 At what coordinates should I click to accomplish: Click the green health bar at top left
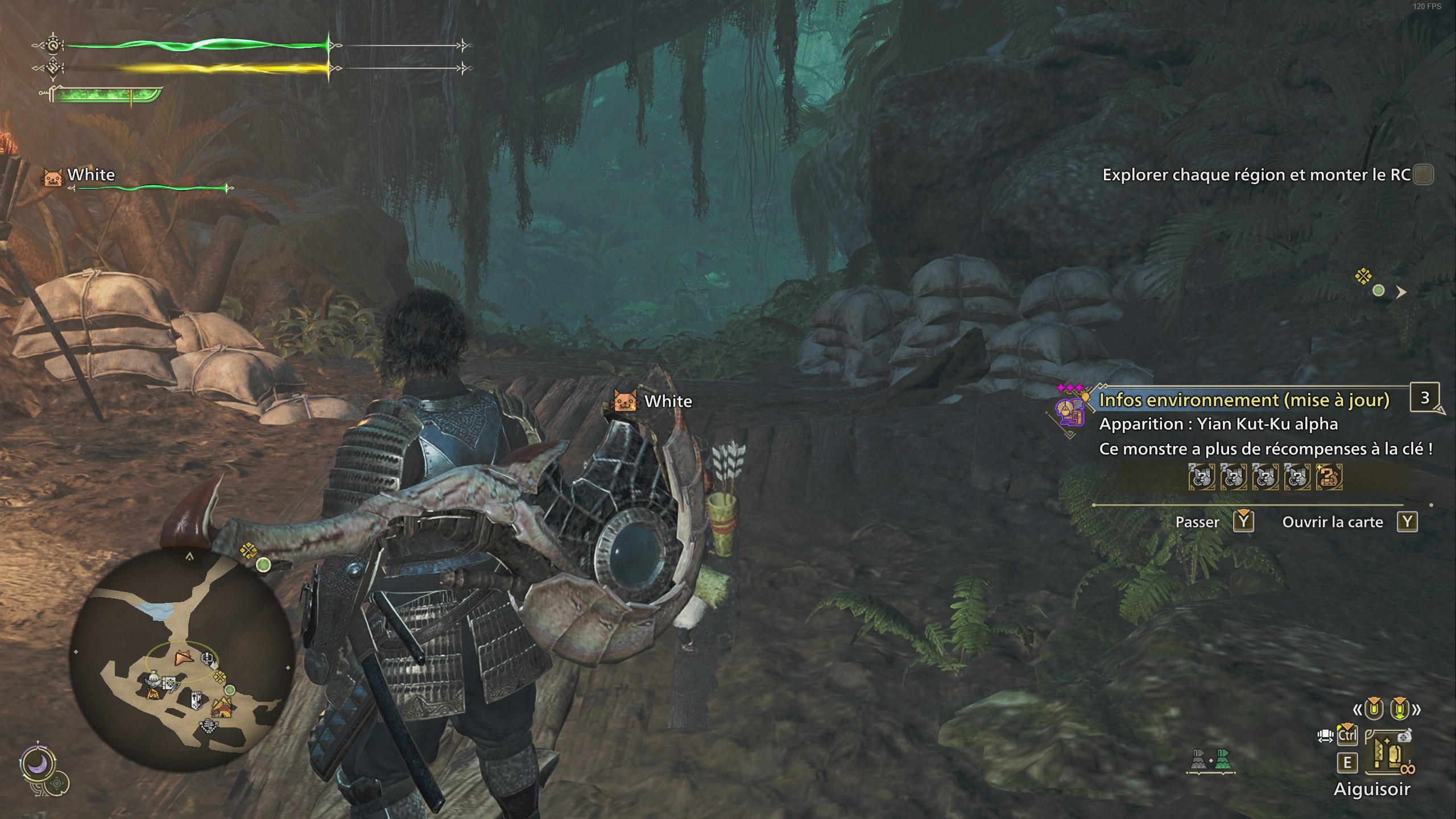tap(199, 44)
